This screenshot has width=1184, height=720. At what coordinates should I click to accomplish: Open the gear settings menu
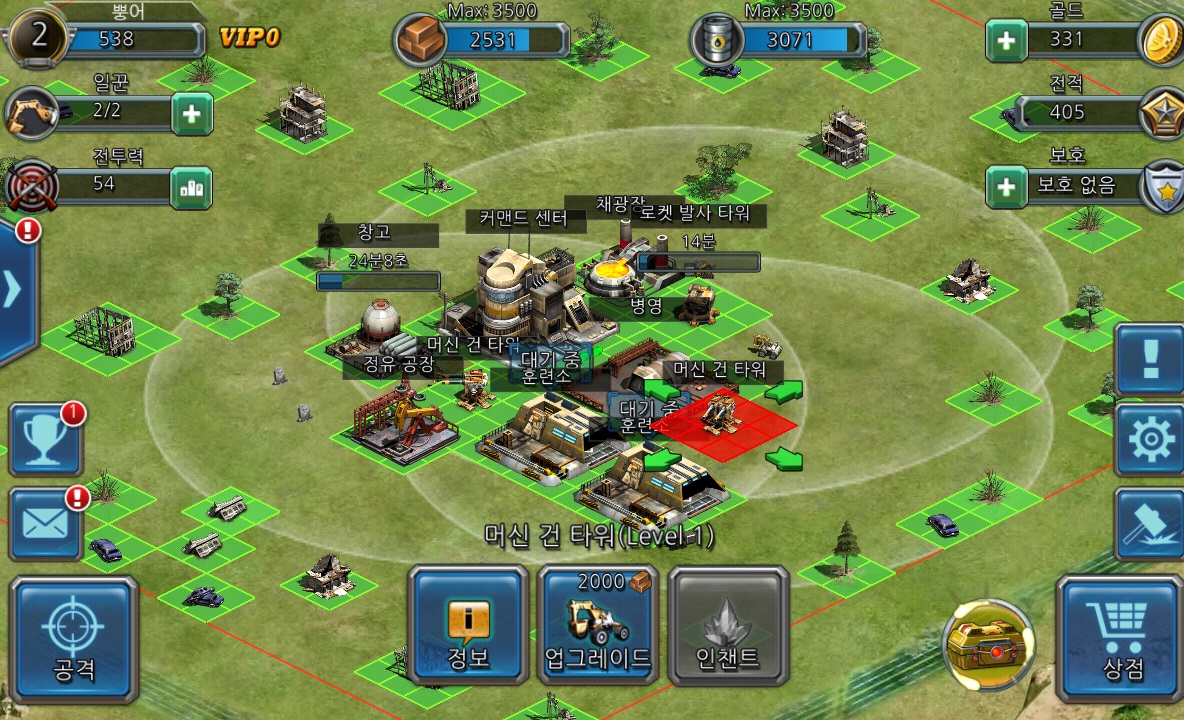[1150, 441]
